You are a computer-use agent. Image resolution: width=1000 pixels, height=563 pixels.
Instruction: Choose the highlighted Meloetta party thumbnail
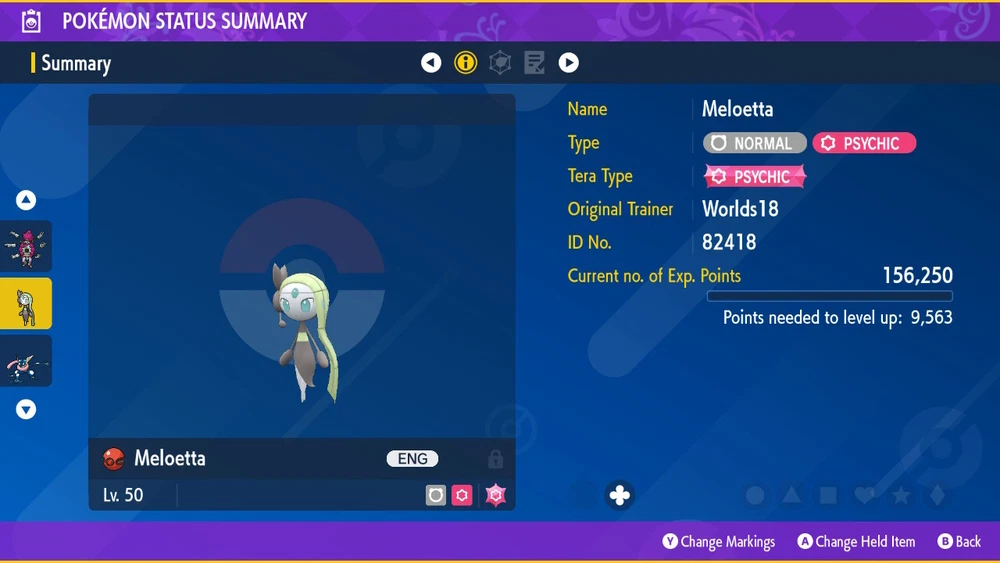26,303
